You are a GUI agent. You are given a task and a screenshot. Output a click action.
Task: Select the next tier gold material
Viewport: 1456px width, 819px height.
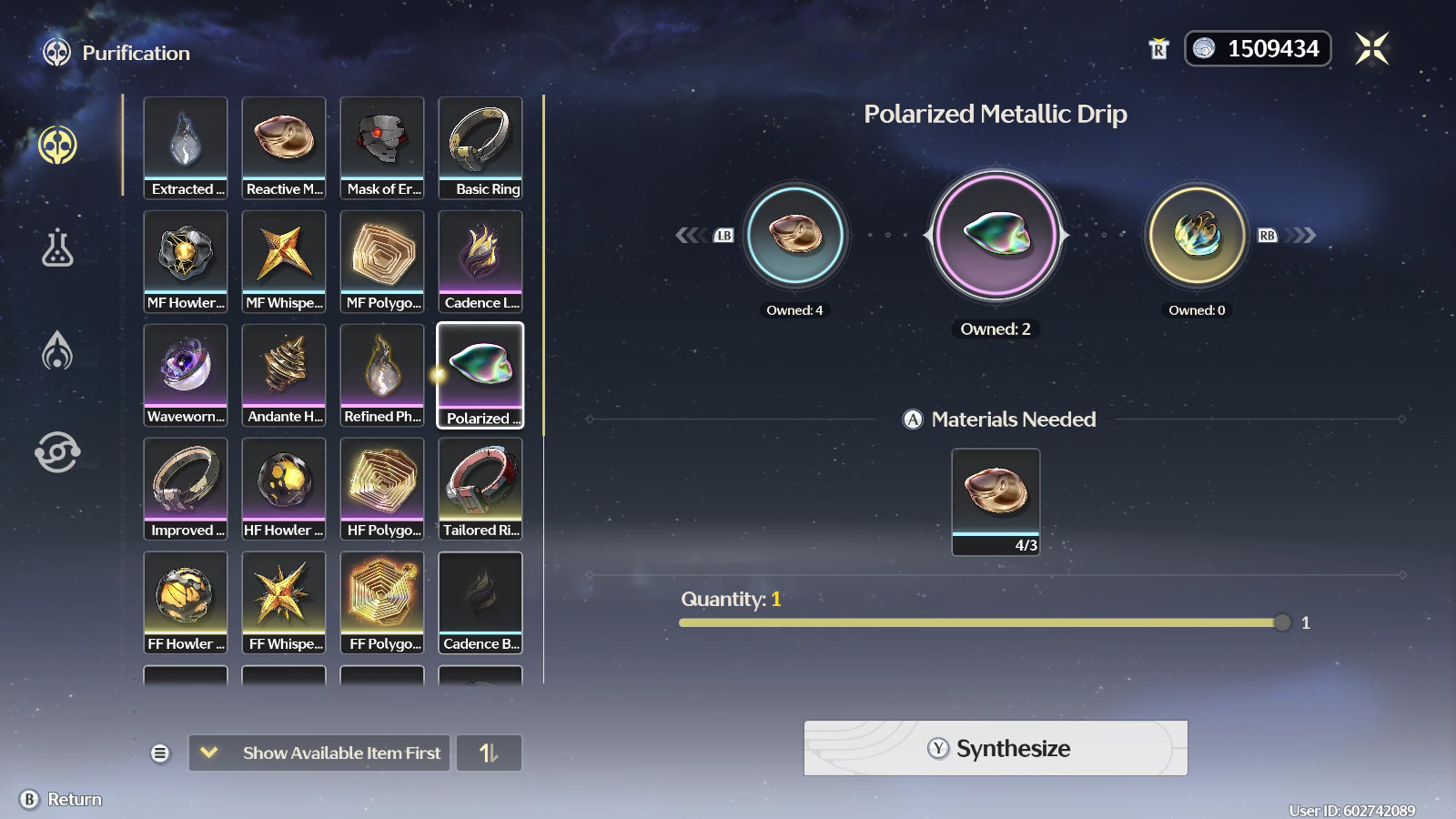point(1197,236)
